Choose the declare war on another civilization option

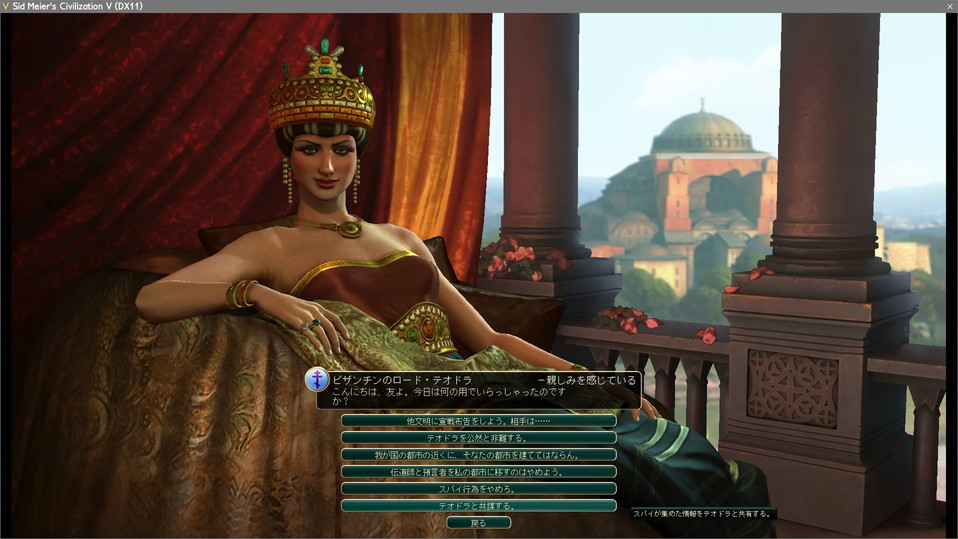pyautogui.click(x=478, y=421)
